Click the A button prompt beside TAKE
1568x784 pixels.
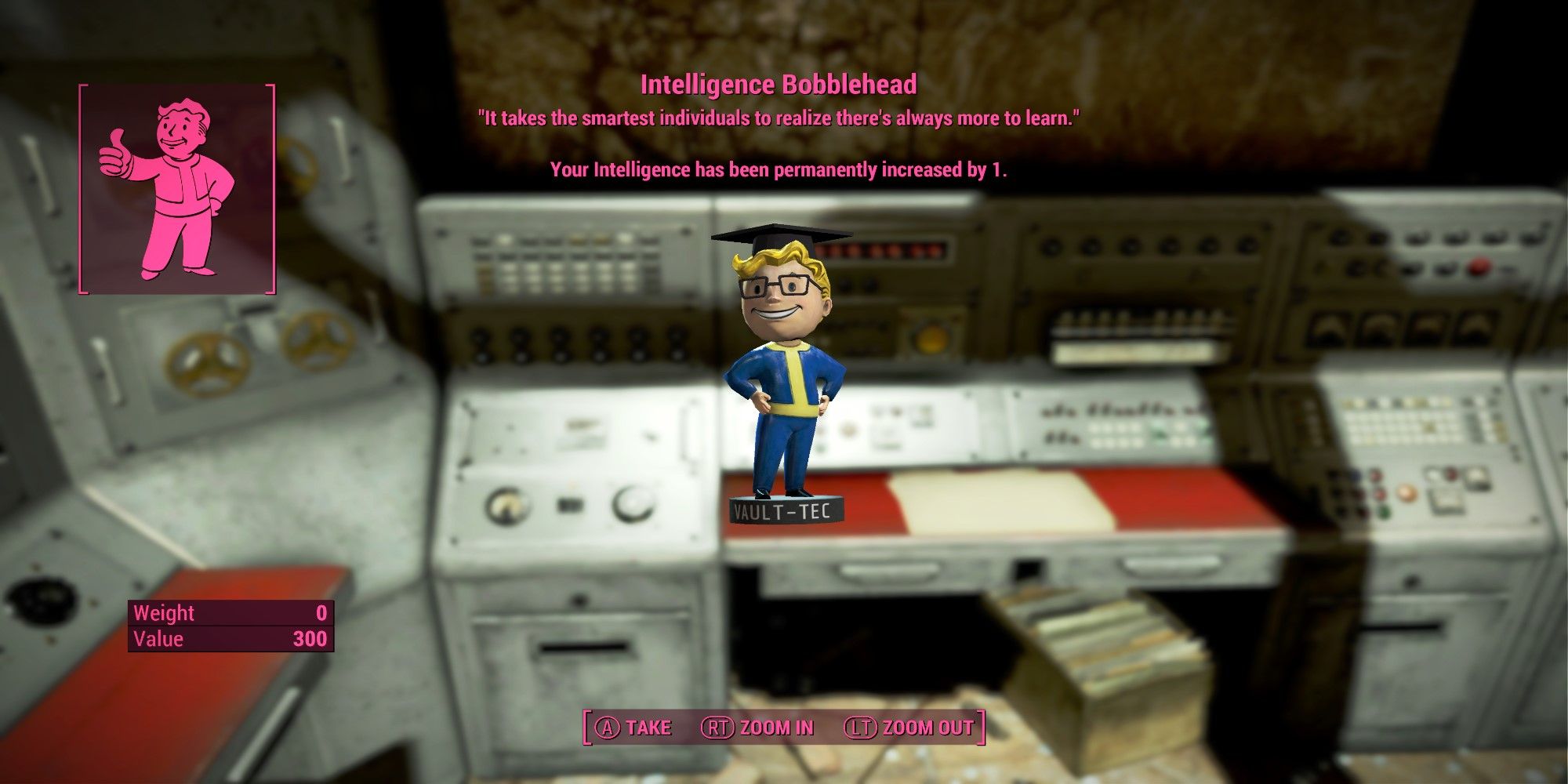click(x=608, y=727)
